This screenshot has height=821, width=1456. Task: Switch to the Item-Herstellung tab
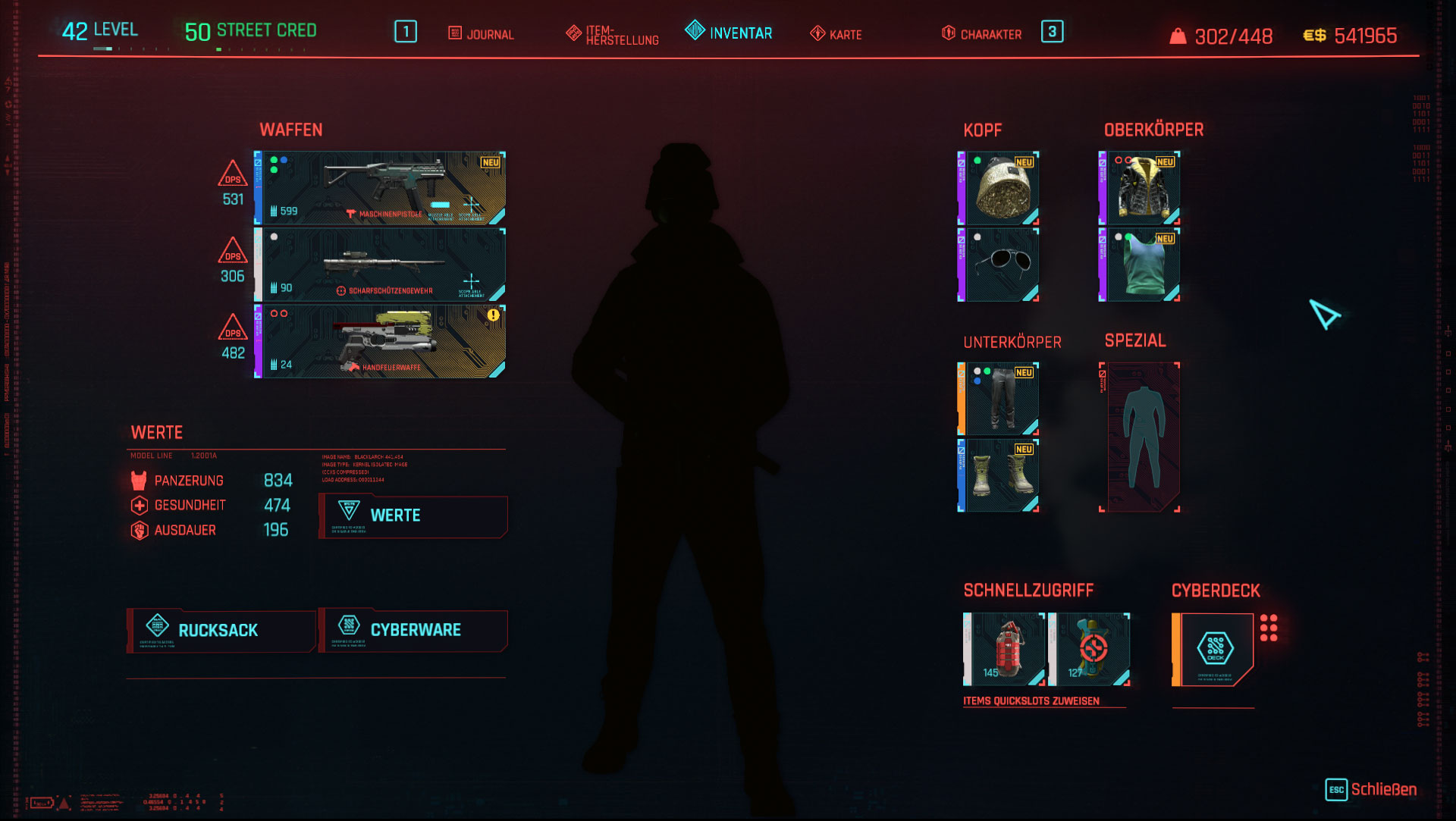(611, 33)
